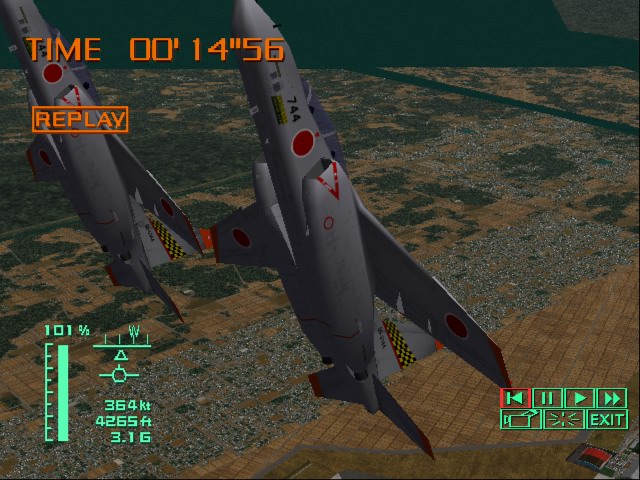Restart the replay from the beginning

(515, 398)
